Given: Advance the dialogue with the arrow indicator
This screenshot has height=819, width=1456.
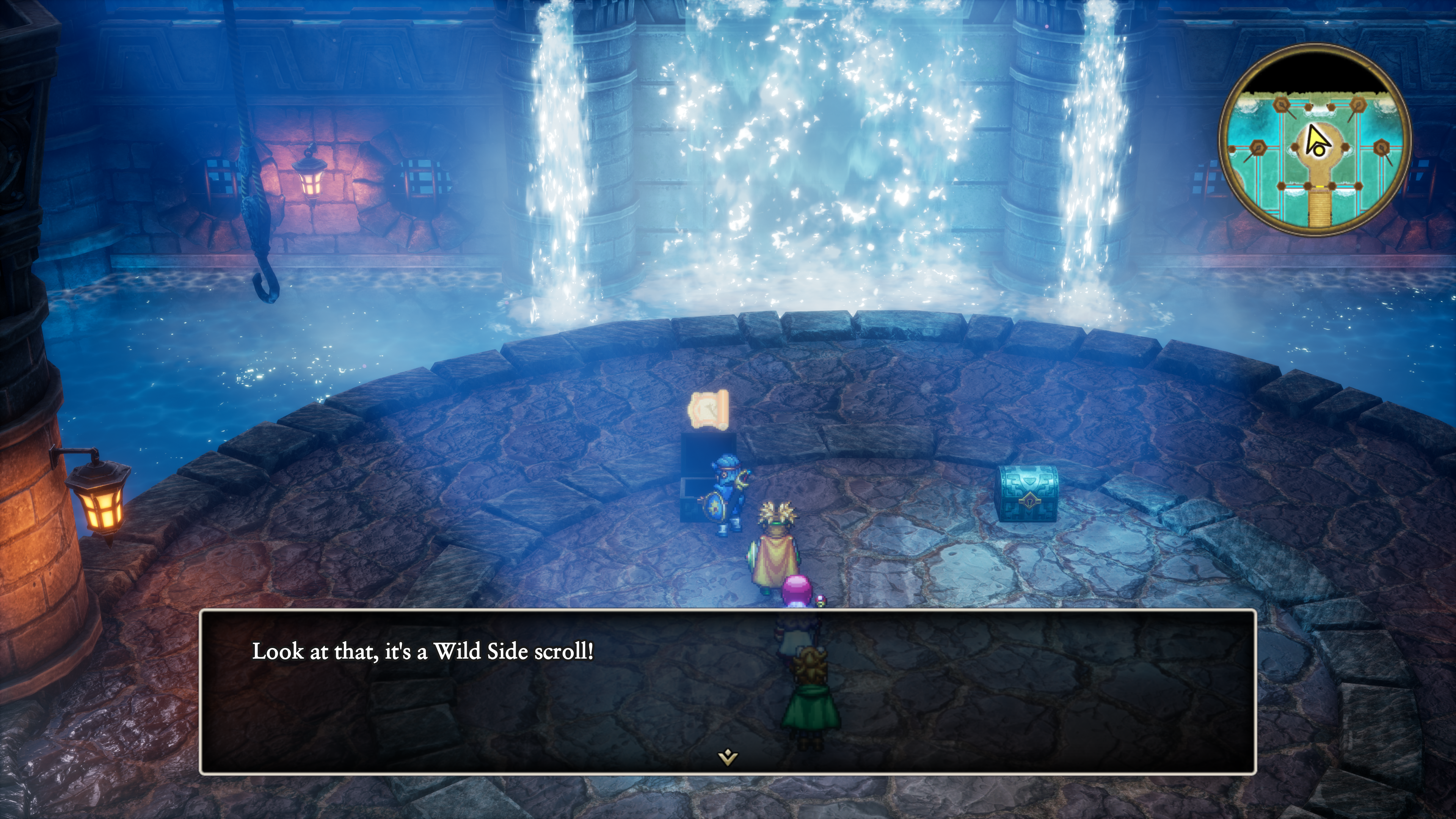Looking at the screenshot, I should [x=728, y=756].
